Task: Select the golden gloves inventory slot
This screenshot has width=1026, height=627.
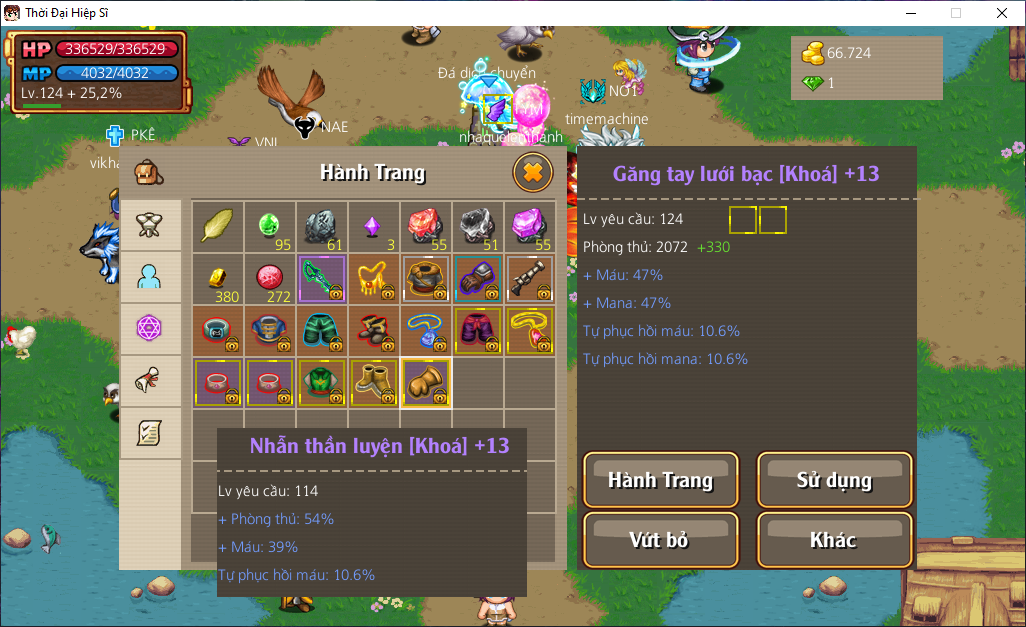Action: point(425,383)
